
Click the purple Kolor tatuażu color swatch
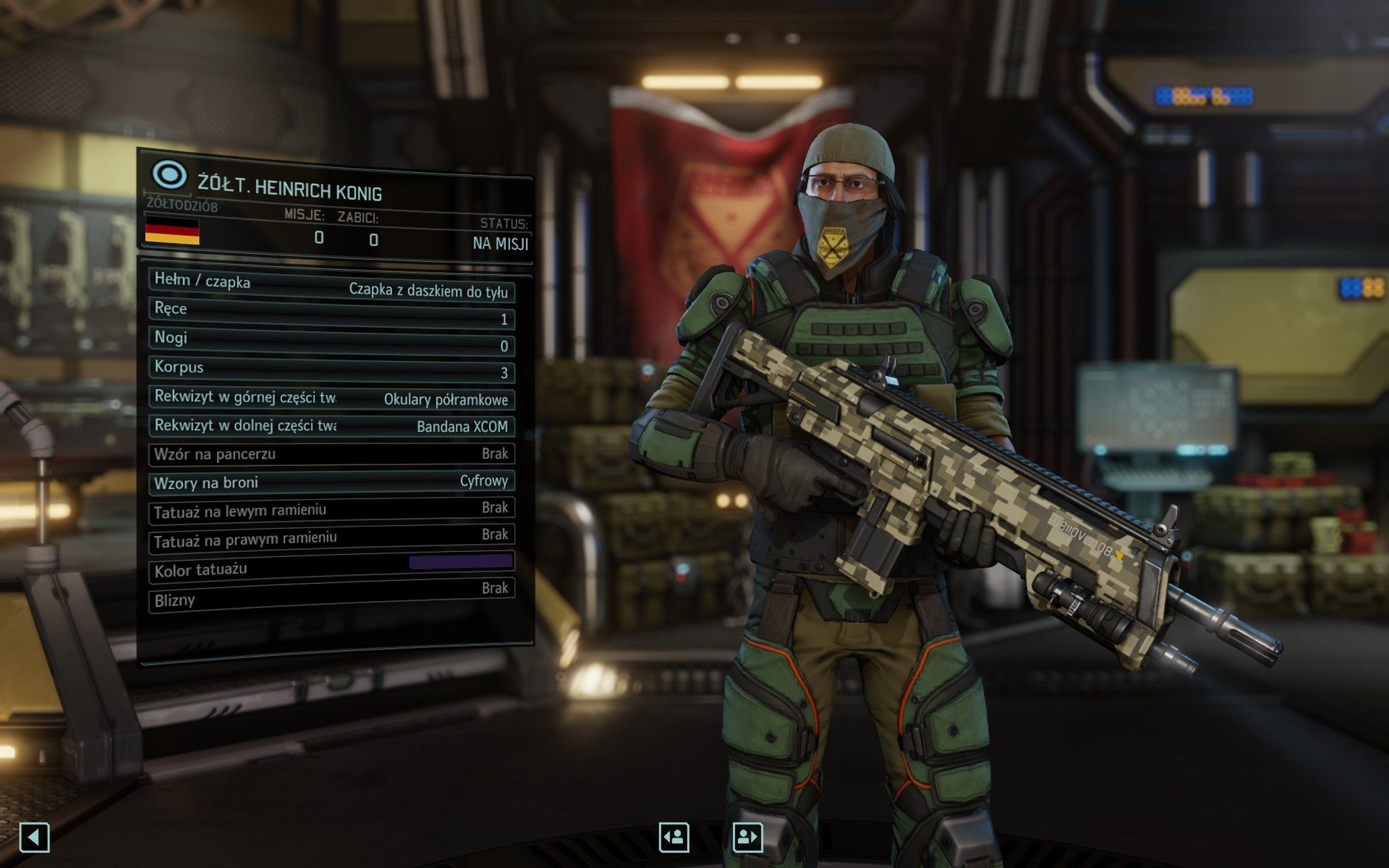pyautogui.click(x=461, y=562)
